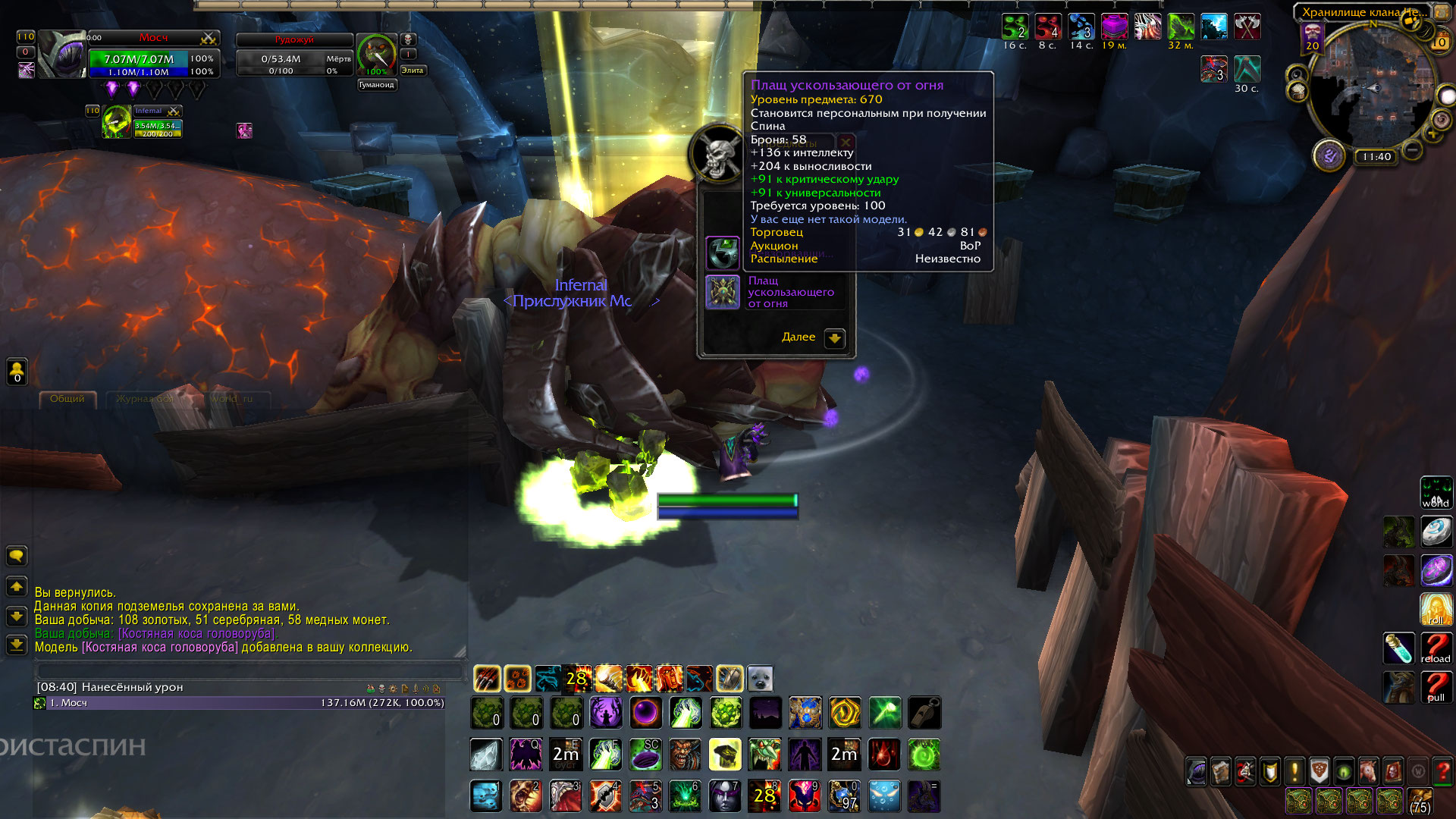Select the seal pup pet bar button
1456x819 pixels.
760,679
